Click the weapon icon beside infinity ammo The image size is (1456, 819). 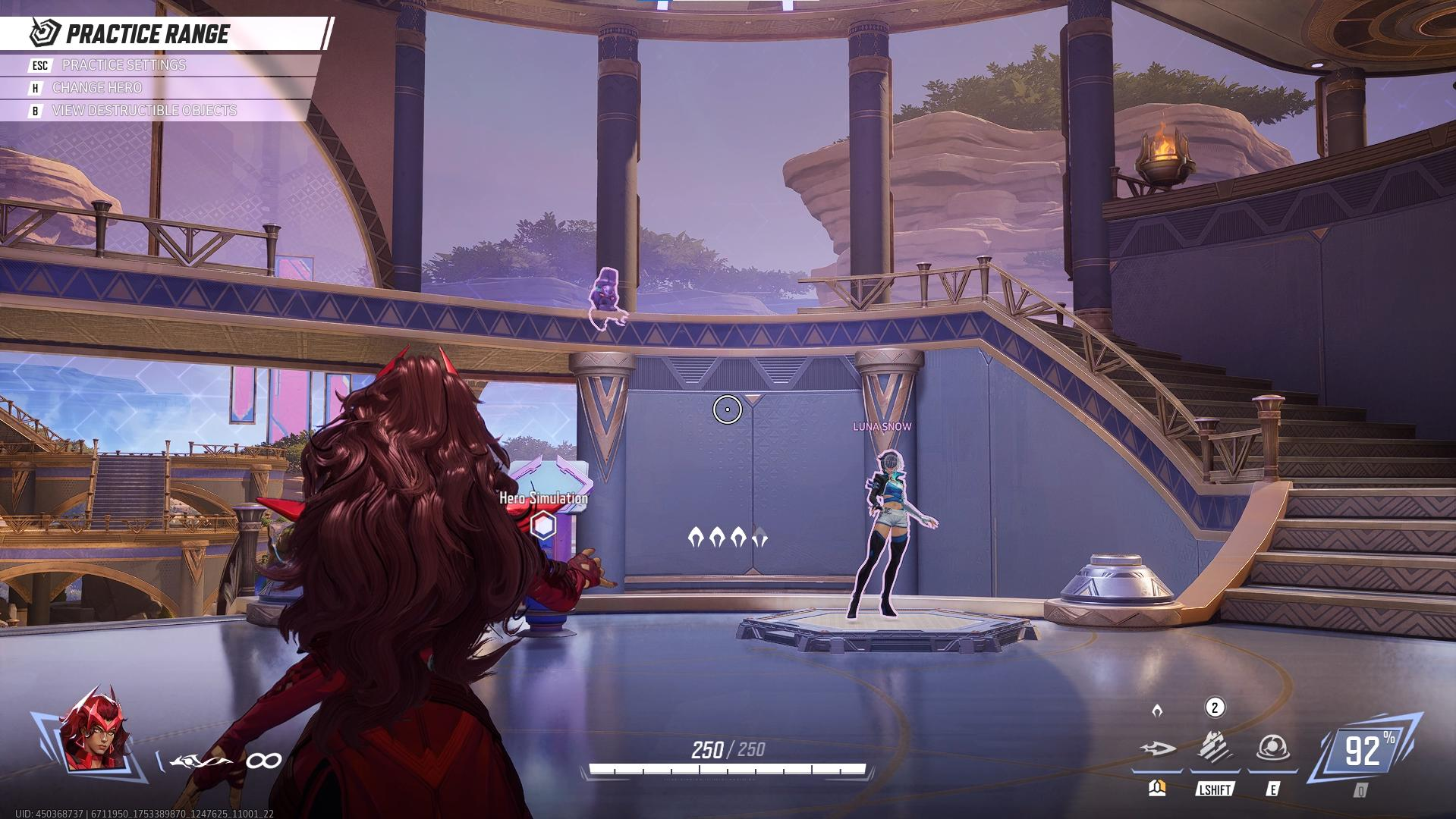200,761
